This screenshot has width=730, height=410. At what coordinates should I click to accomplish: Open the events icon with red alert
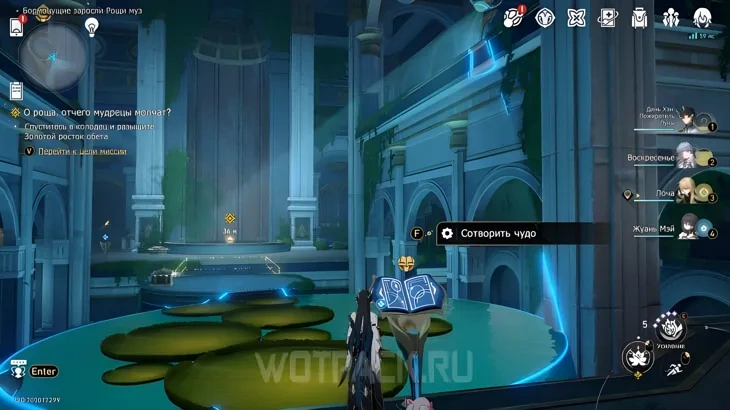coord(513,17)
